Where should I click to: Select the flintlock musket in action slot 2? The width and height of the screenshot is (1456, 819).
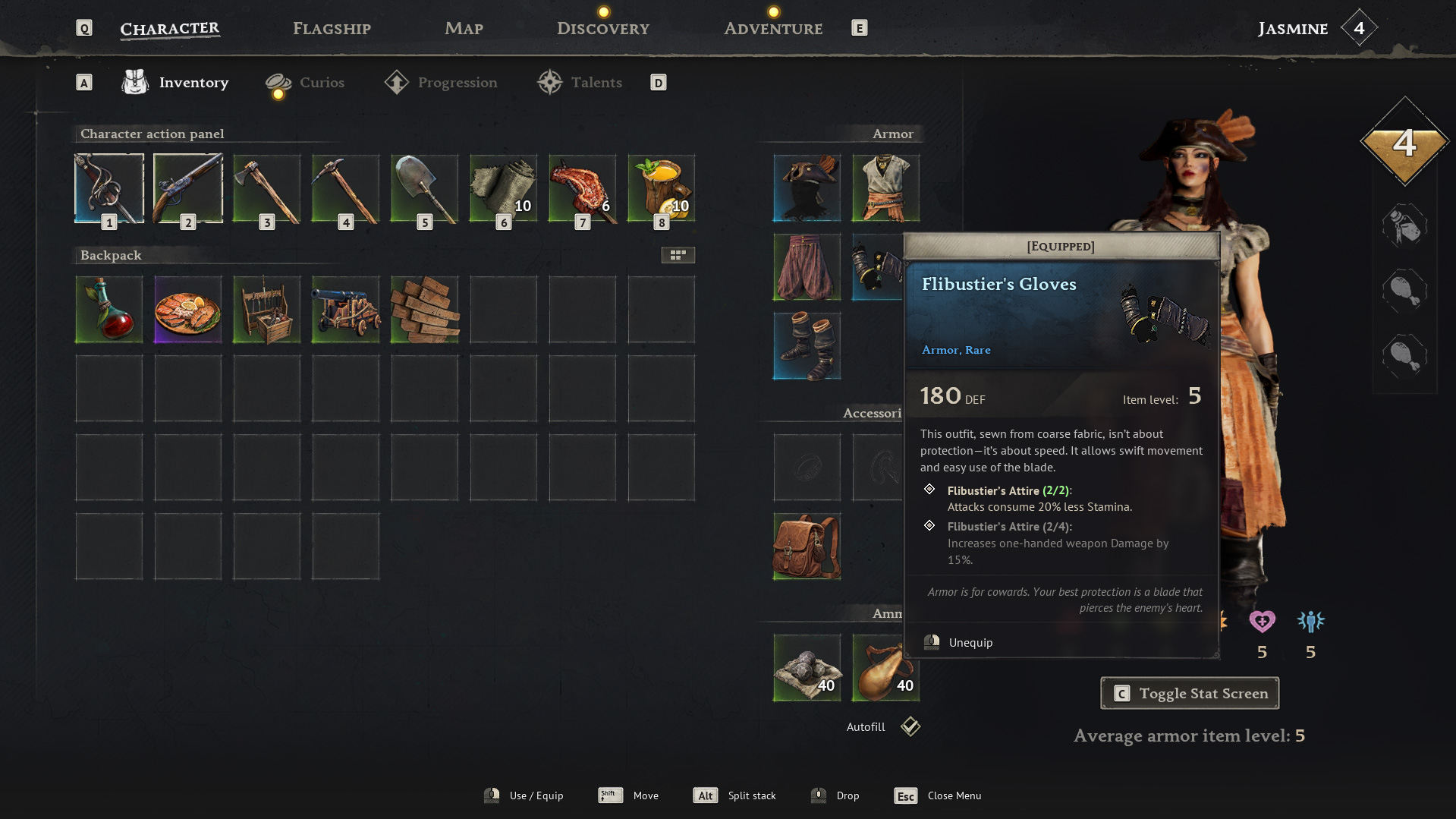(x=187, y=187)
